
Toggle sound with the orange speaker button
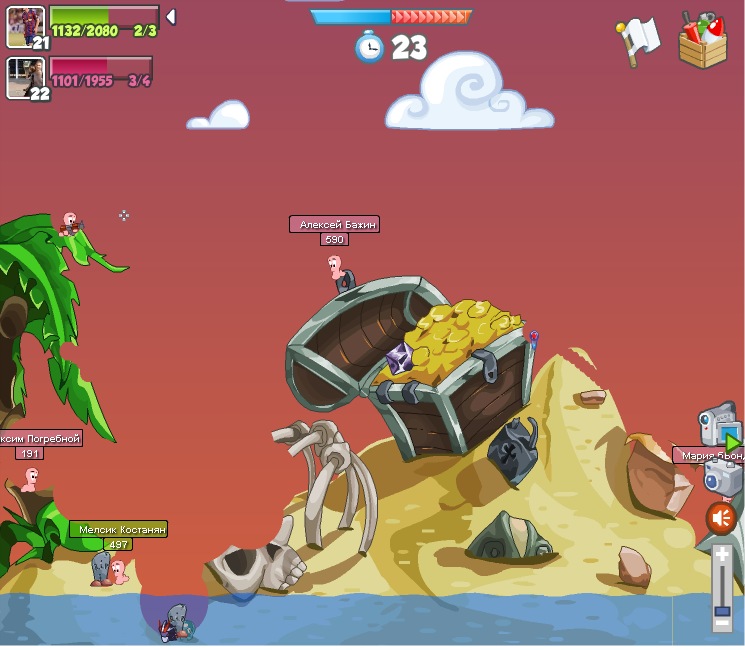pyautogui.click(x=721, y=518)
